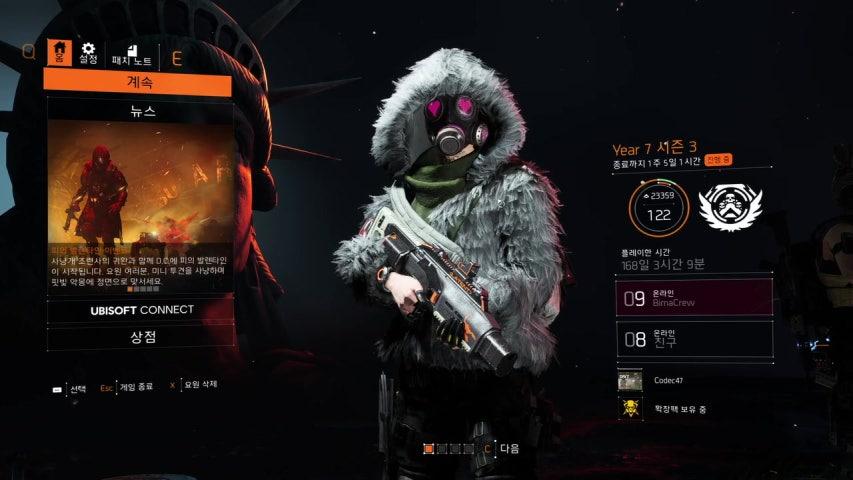Open the 뉴스 (News) section header
This screenshot has width=853, height=480.
139,110
